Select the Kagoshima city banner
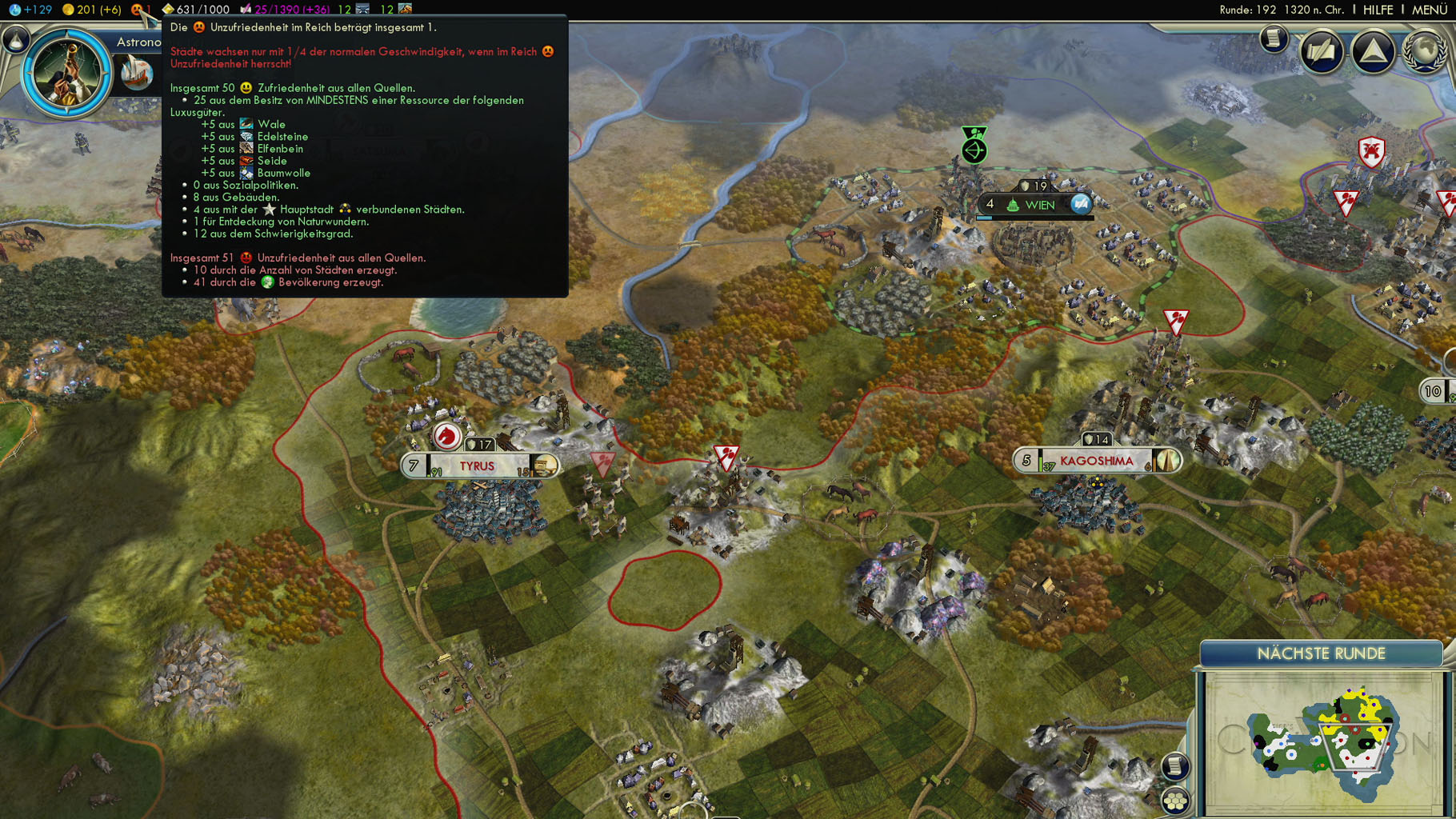The width and height of the screenshot is (1456, 819). click(x=1096, y=461)
